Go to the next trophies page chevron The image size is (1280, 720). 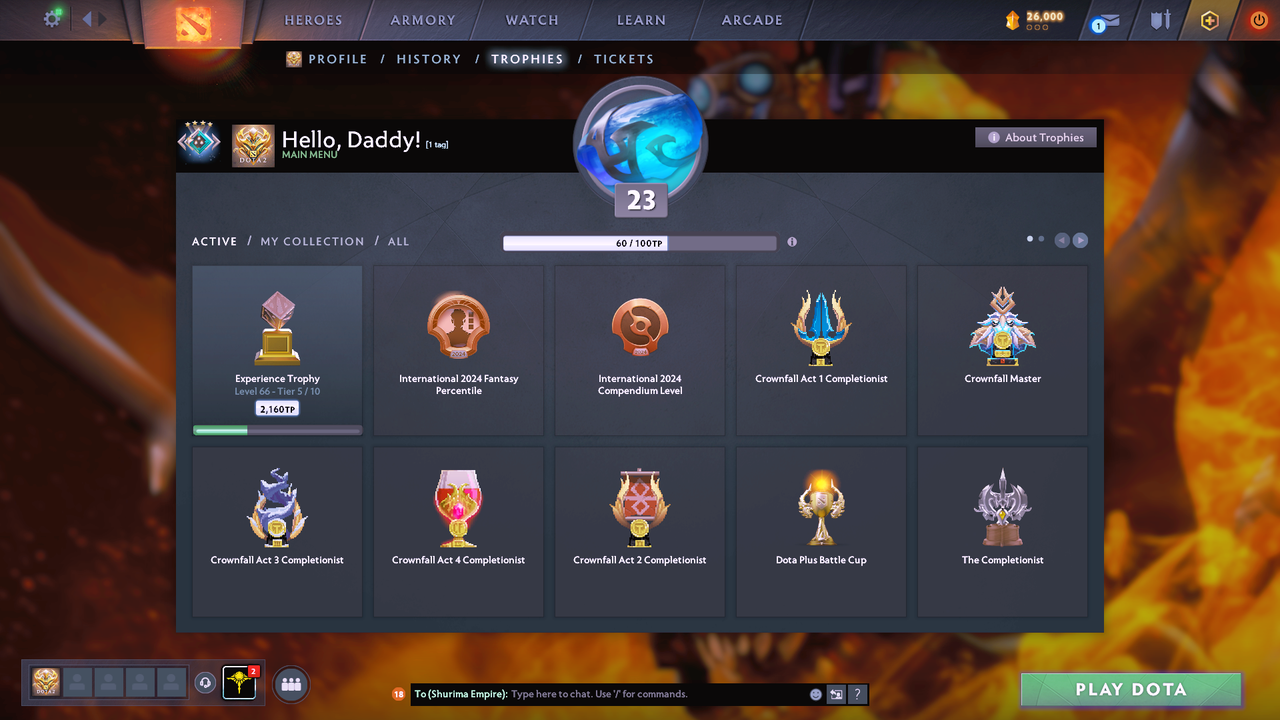click(1081, 240)
